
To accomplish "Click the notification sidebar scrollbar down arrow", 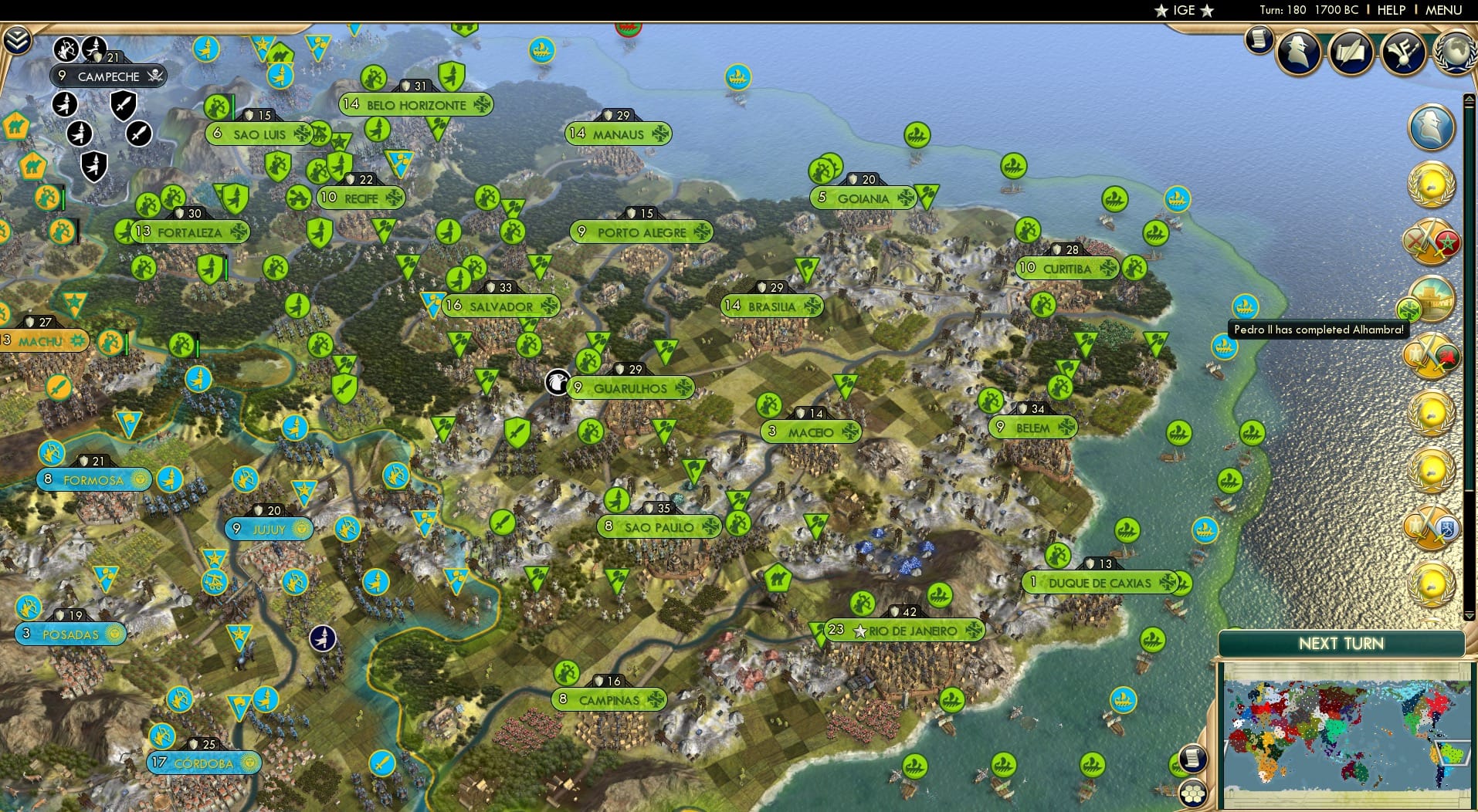I will (1470, 615).
